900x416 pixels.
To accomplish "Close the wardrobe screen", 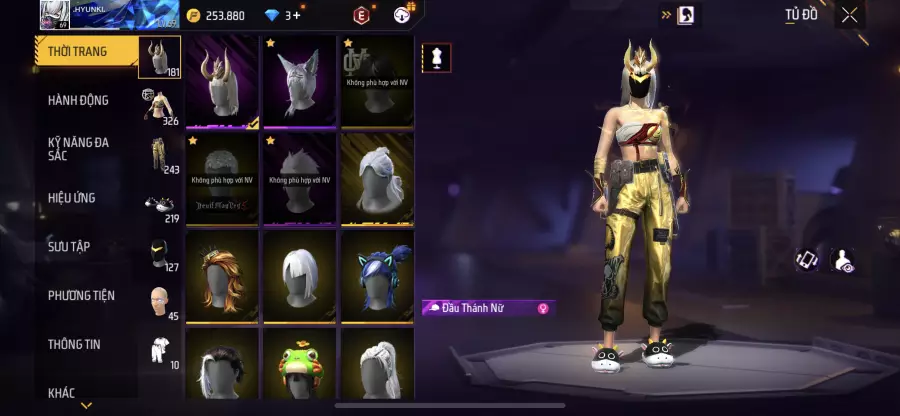I will pyautogui.click(x=849, y=15).
